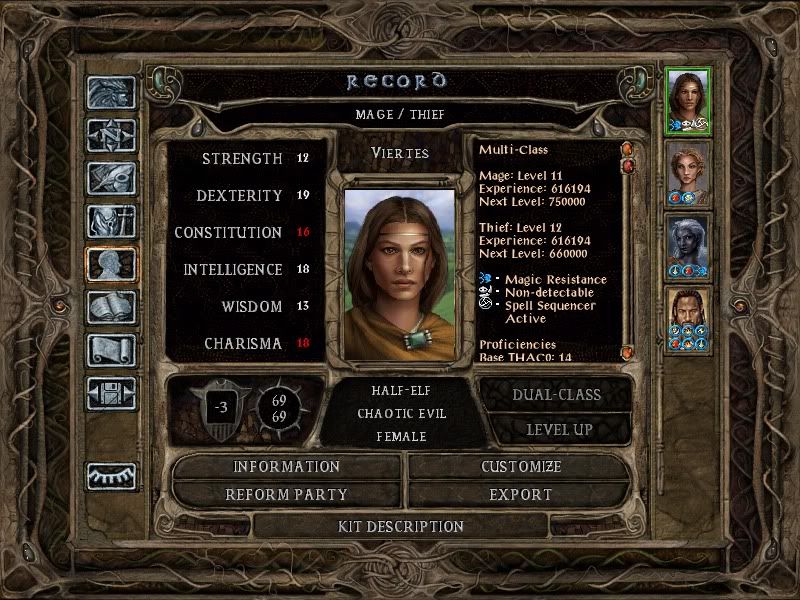This screenshot has width=800, height=600.
Task: Select the bearded man's party portrait
Action: click(688, 320)
